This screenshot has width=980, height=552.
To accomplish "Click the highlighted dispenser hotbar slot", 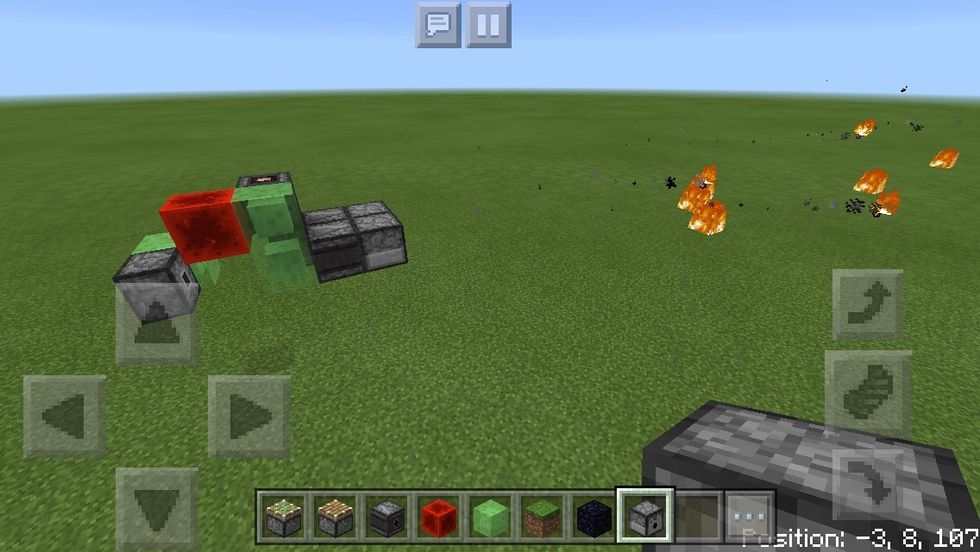I will (x=646, y=515).
